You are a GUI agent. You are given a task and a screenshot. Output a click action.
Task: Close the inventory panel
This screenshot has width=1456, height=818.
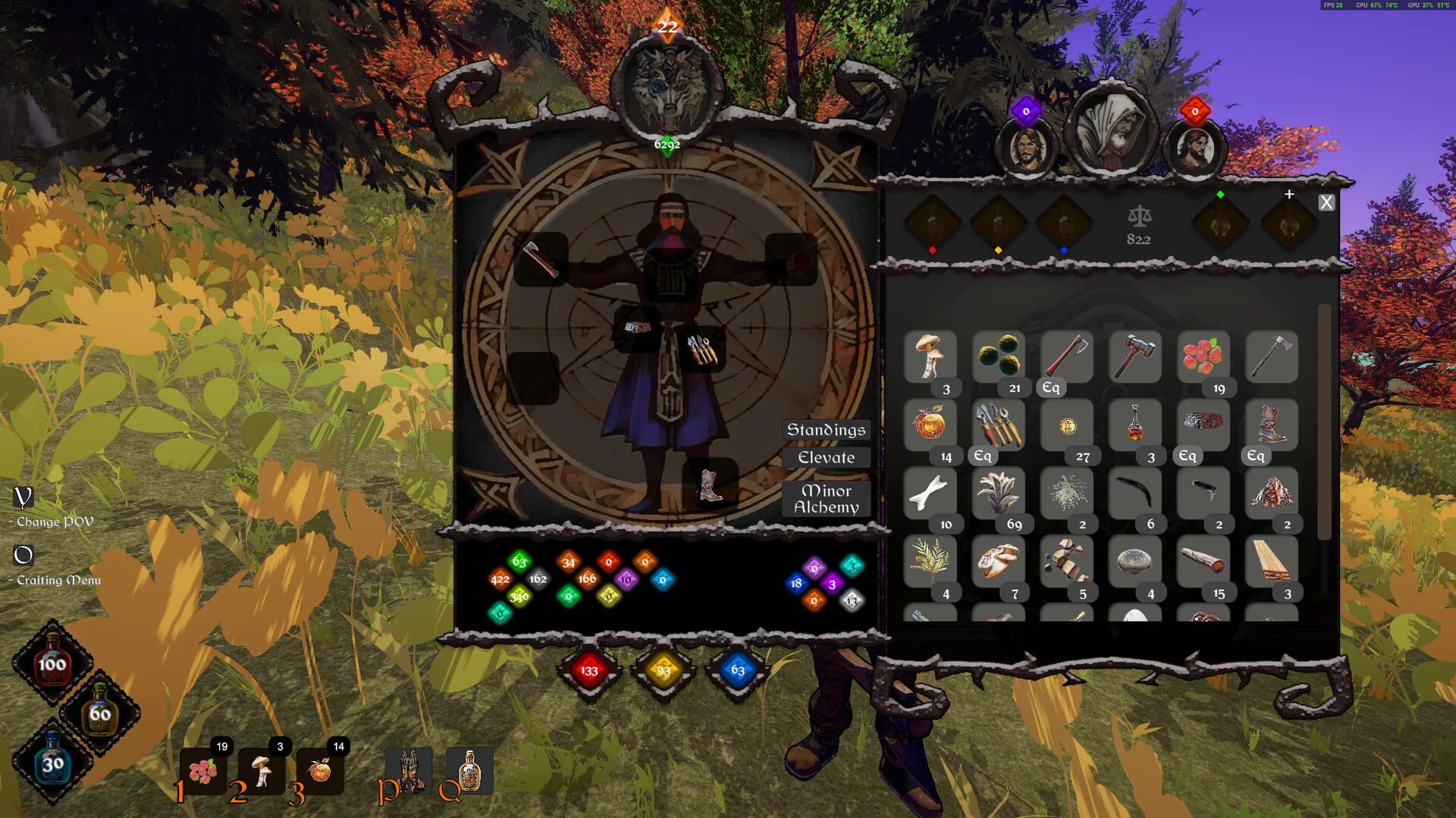click(1326, 203)
